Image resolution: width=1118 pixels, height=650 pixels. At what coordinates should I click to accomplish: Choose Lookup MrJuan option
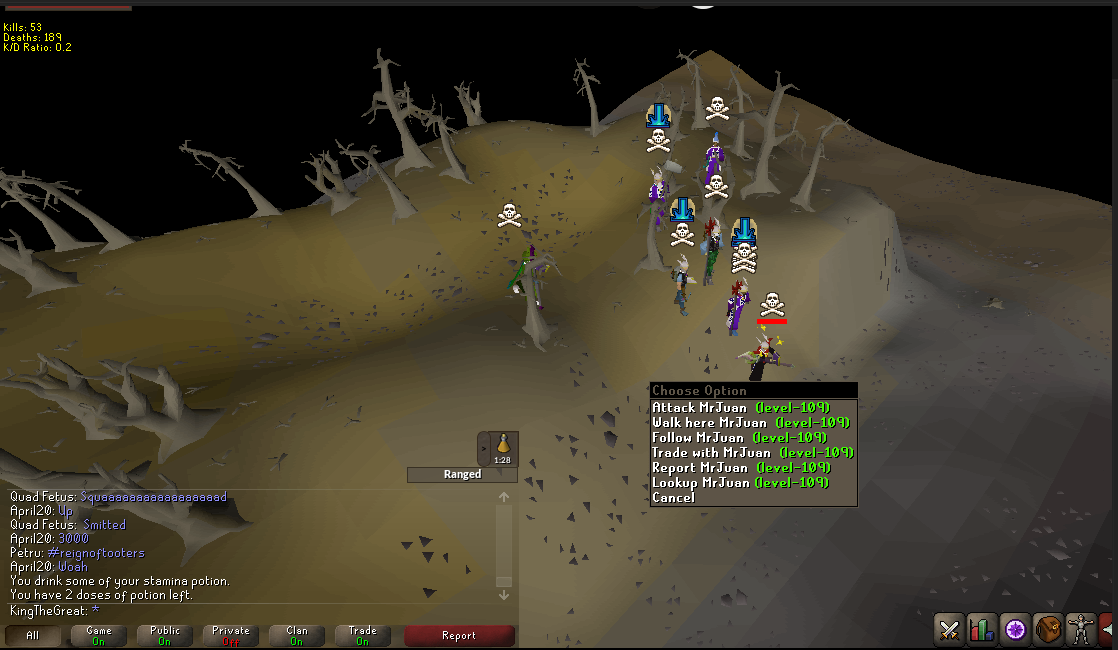pos(740,483)
